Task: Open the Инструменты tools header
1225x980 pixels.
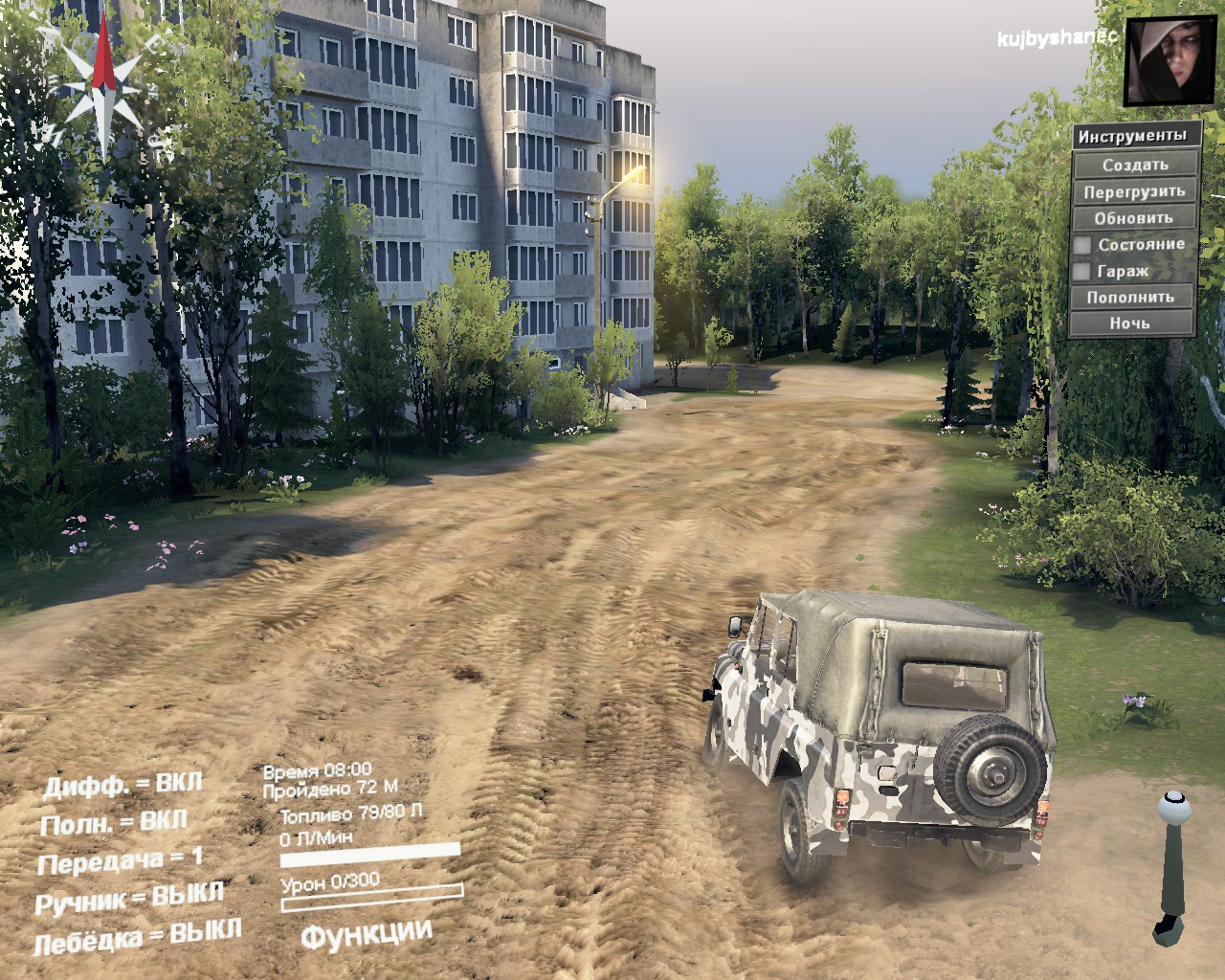Action: [1135, 136]
